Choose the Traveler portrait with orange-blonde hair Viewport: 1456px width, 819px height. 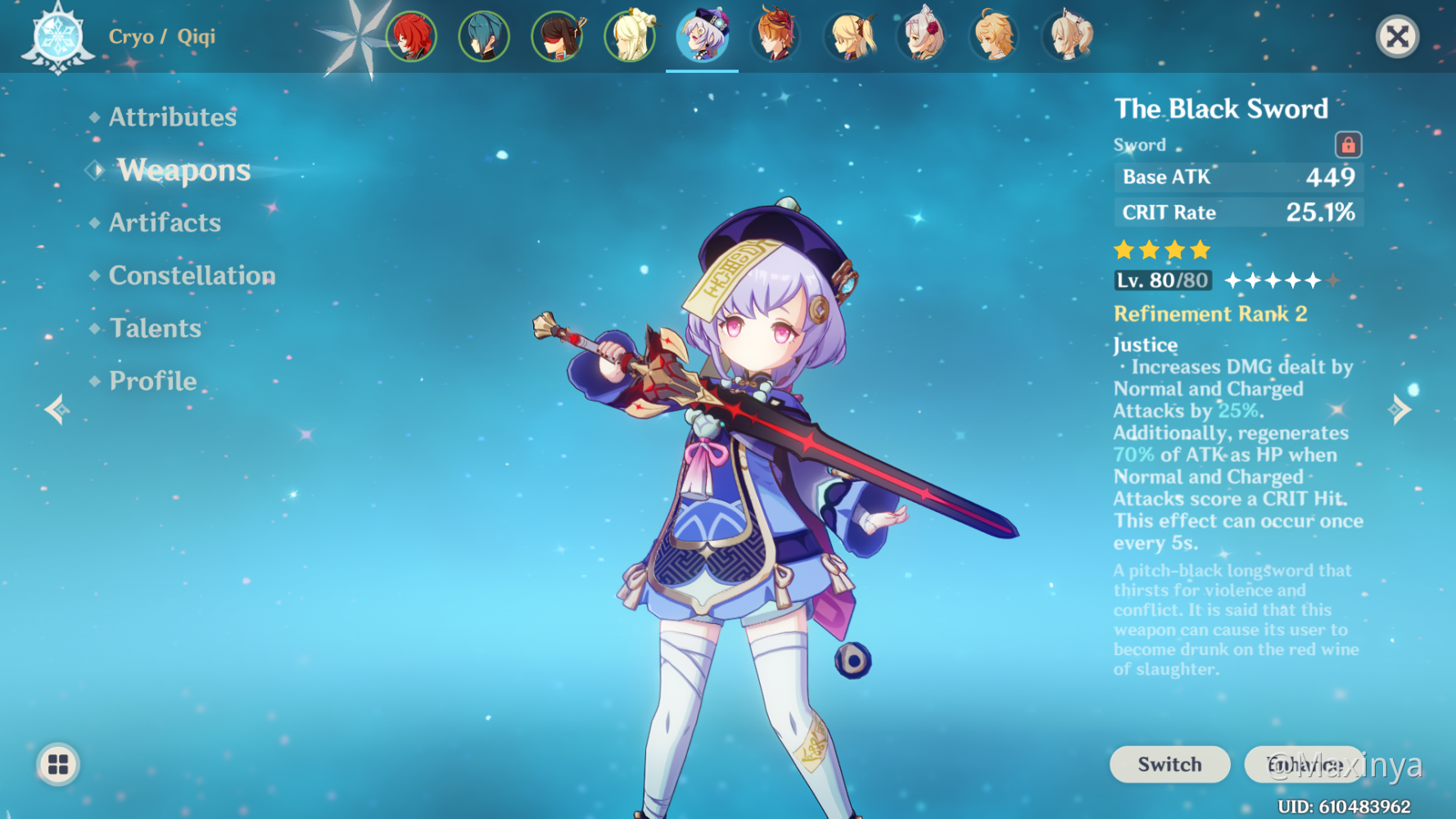(994, 37)
